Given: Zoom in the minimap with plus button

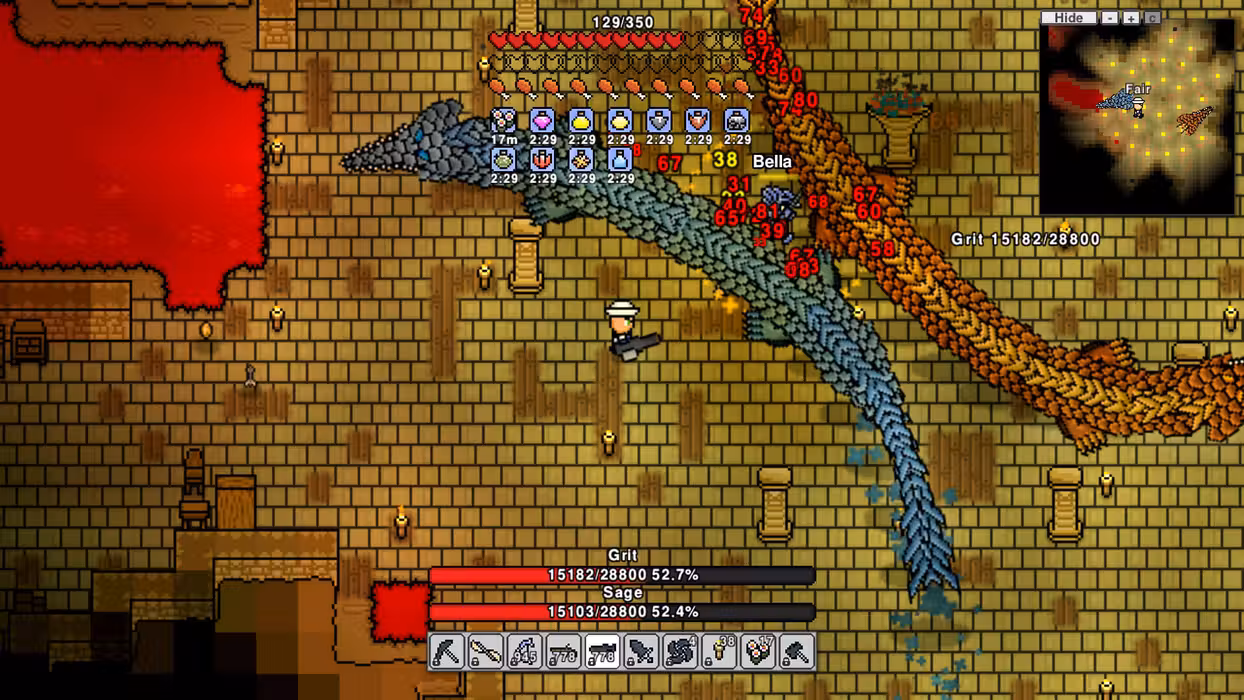Looking at the screenshot, I should [x=1131, y=18].
